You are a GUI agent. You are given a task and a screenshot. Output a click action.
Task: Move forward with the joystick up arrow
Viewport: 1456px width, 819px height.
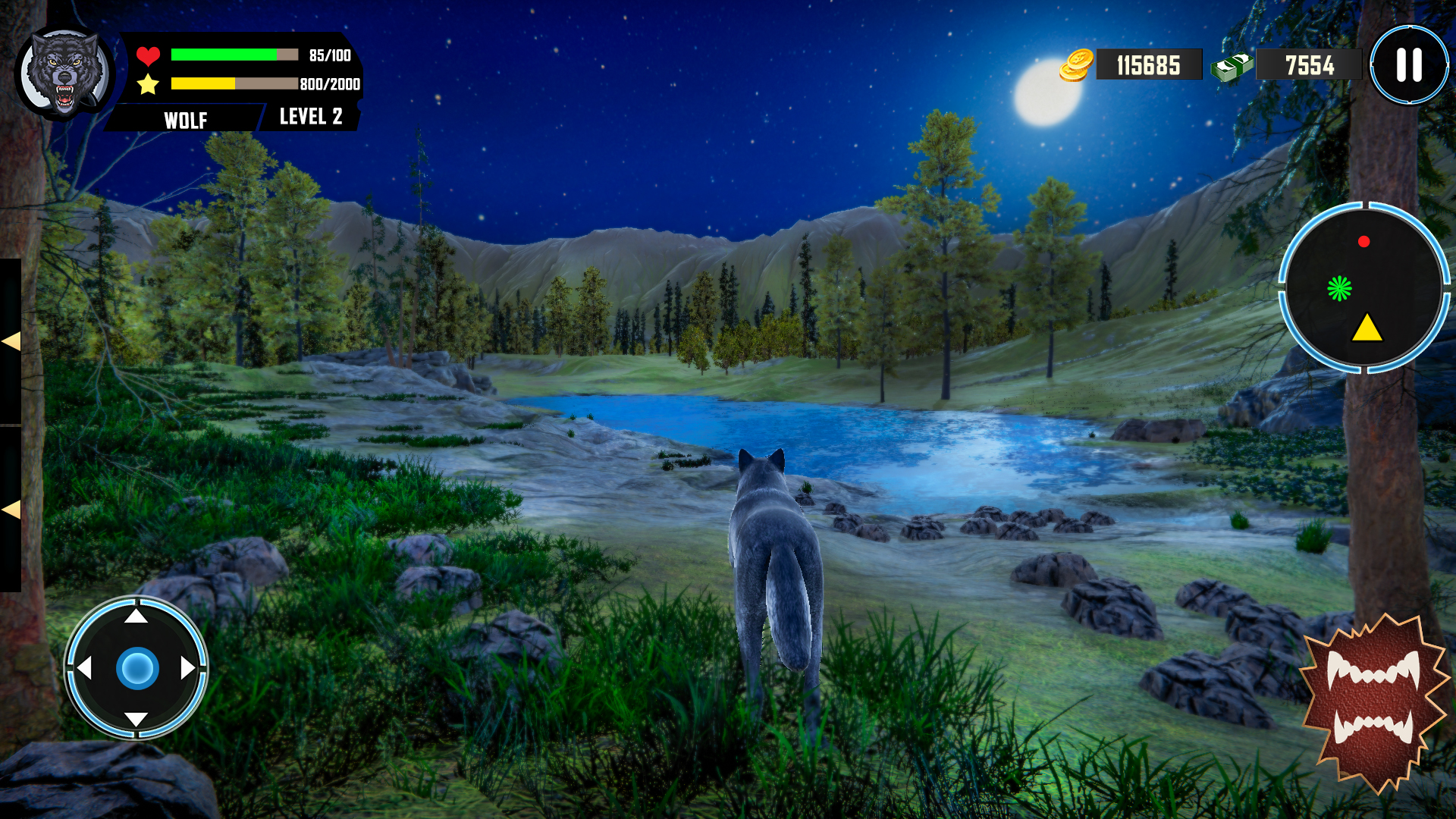click(x=136, y=616)
